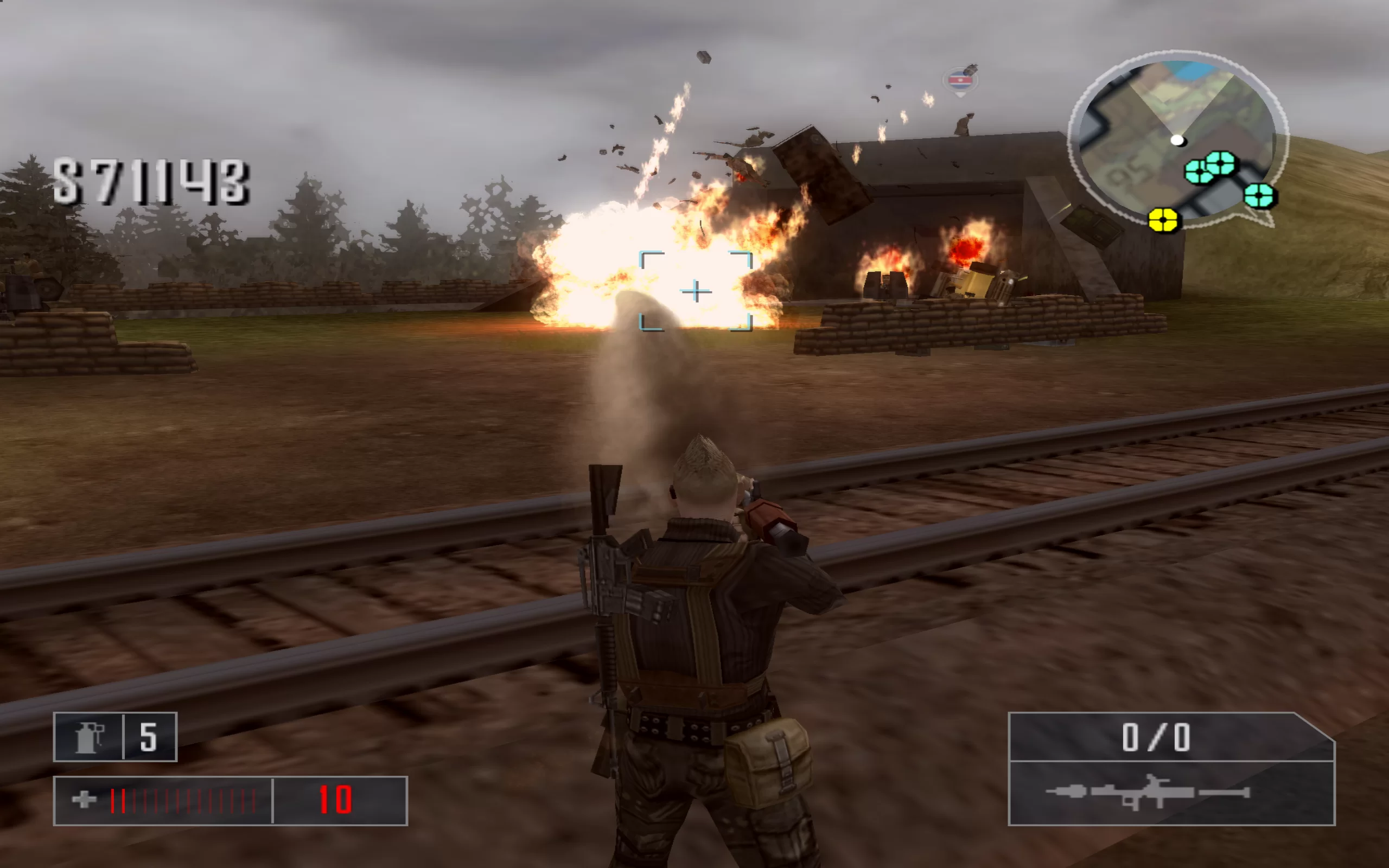
Task: Select the grenade icon slot
Action: pos(88,737)
